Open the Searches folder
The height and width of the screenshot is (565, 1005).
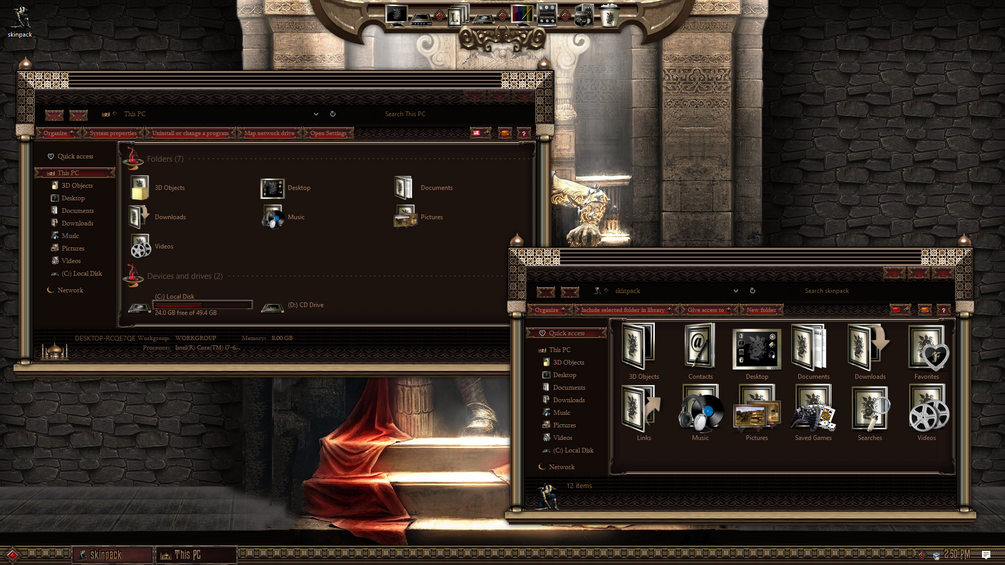click(x=869, y=411)
